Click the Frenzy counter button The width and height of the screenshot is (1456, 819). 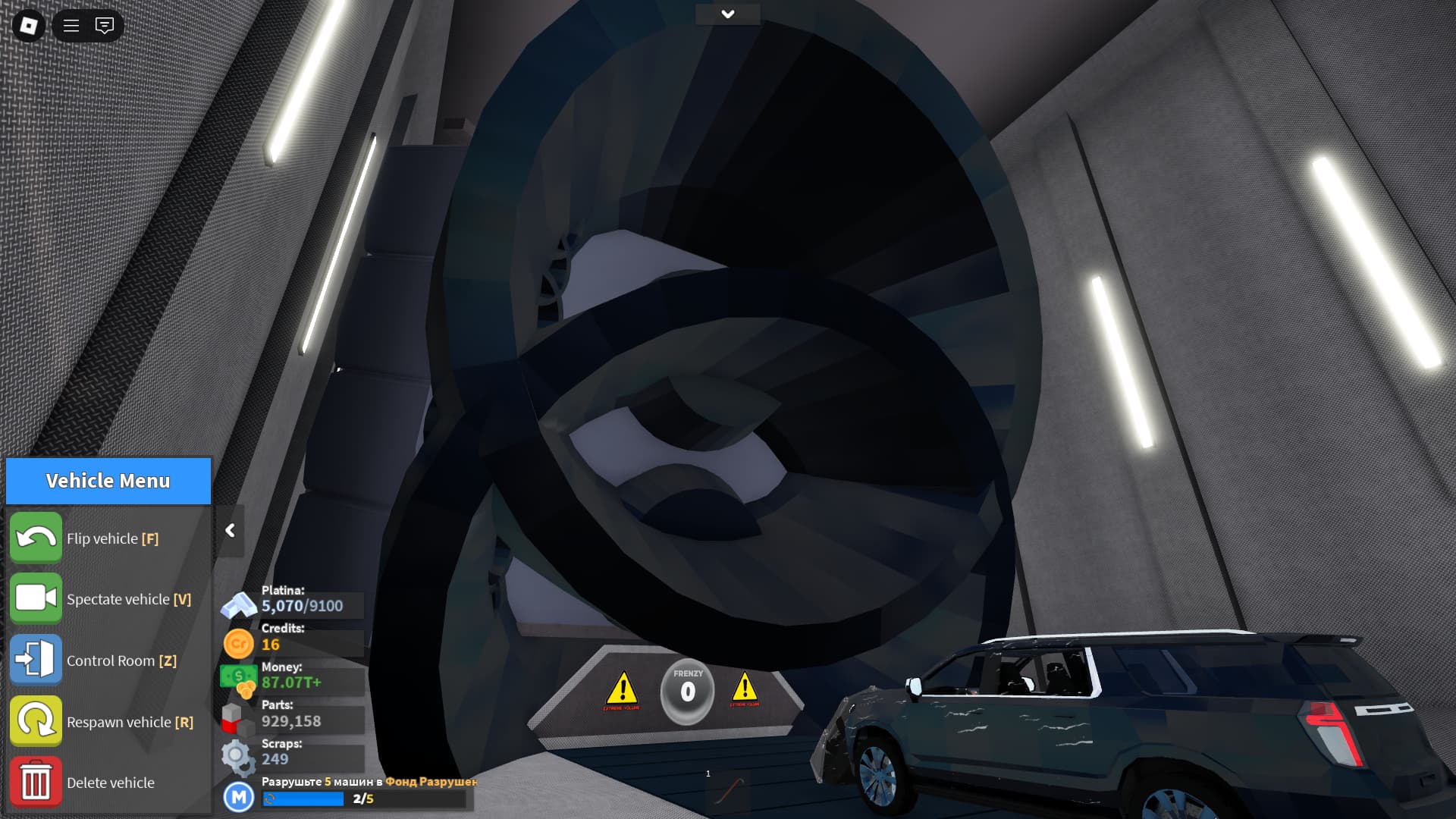click(687, 691)
